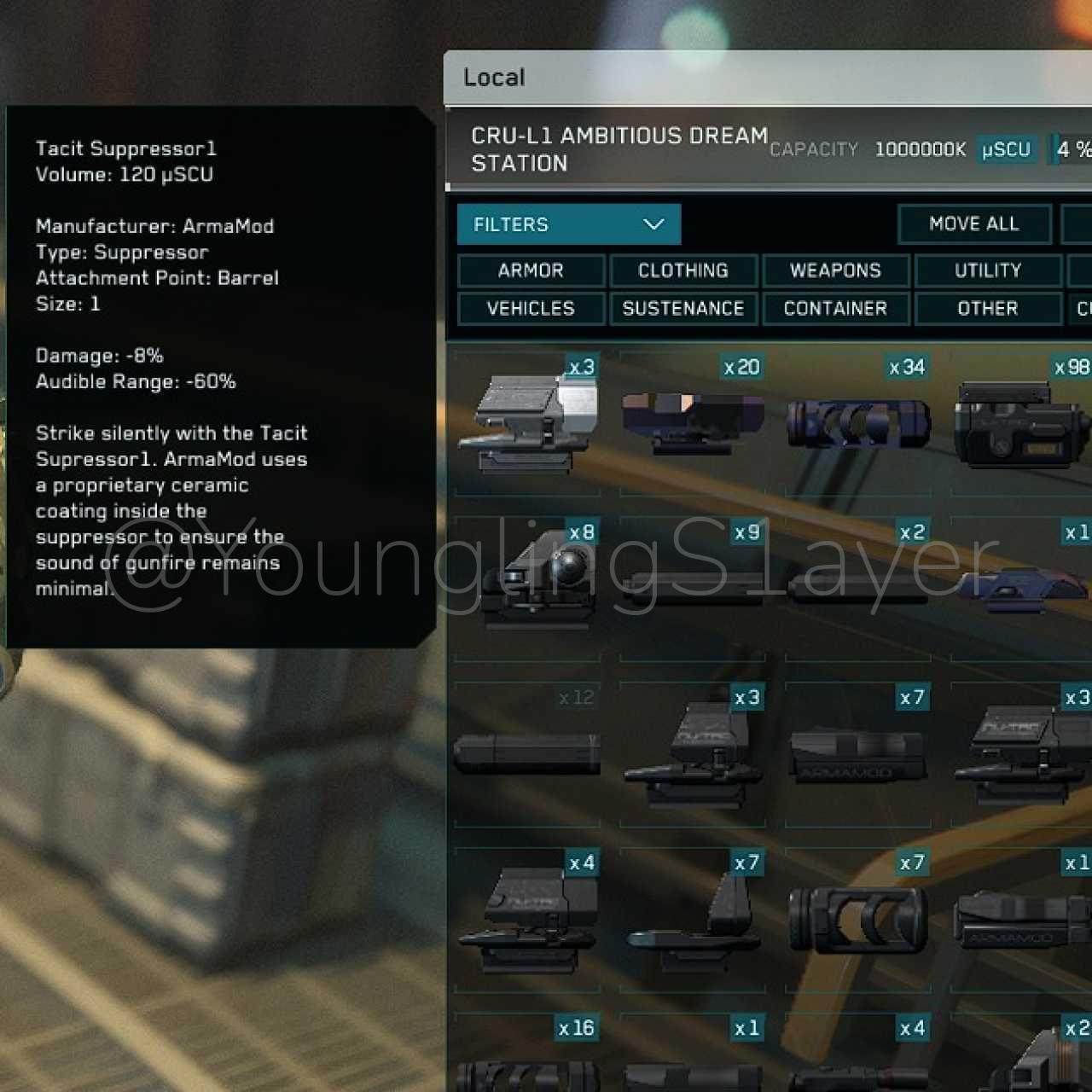The image size is (1092, 1092).
Task: Open the Filters dropdown
Action: click(x=568, y=224)
